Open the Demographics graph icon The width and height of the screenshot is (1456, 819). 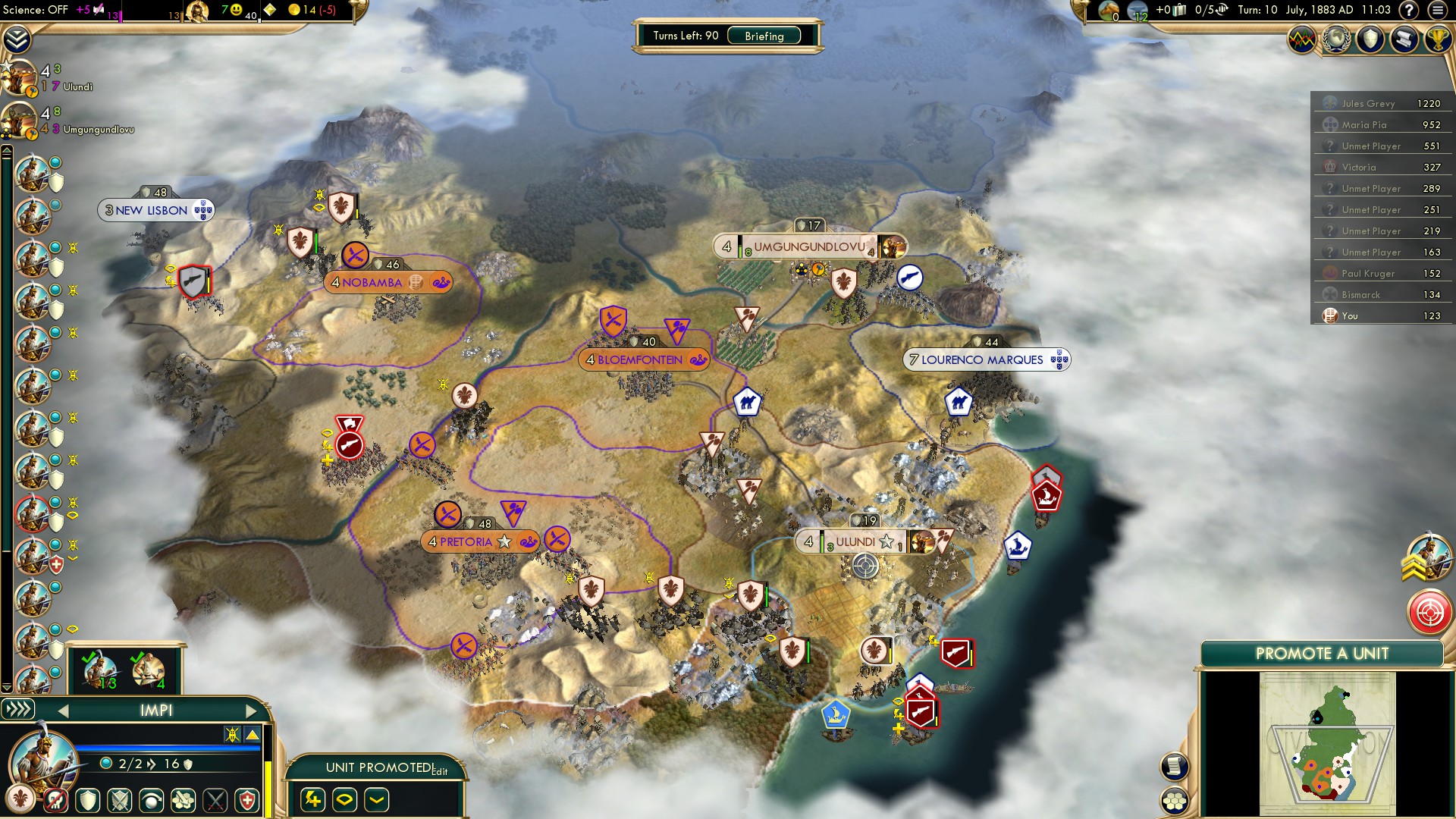[x=1301, y=39]
